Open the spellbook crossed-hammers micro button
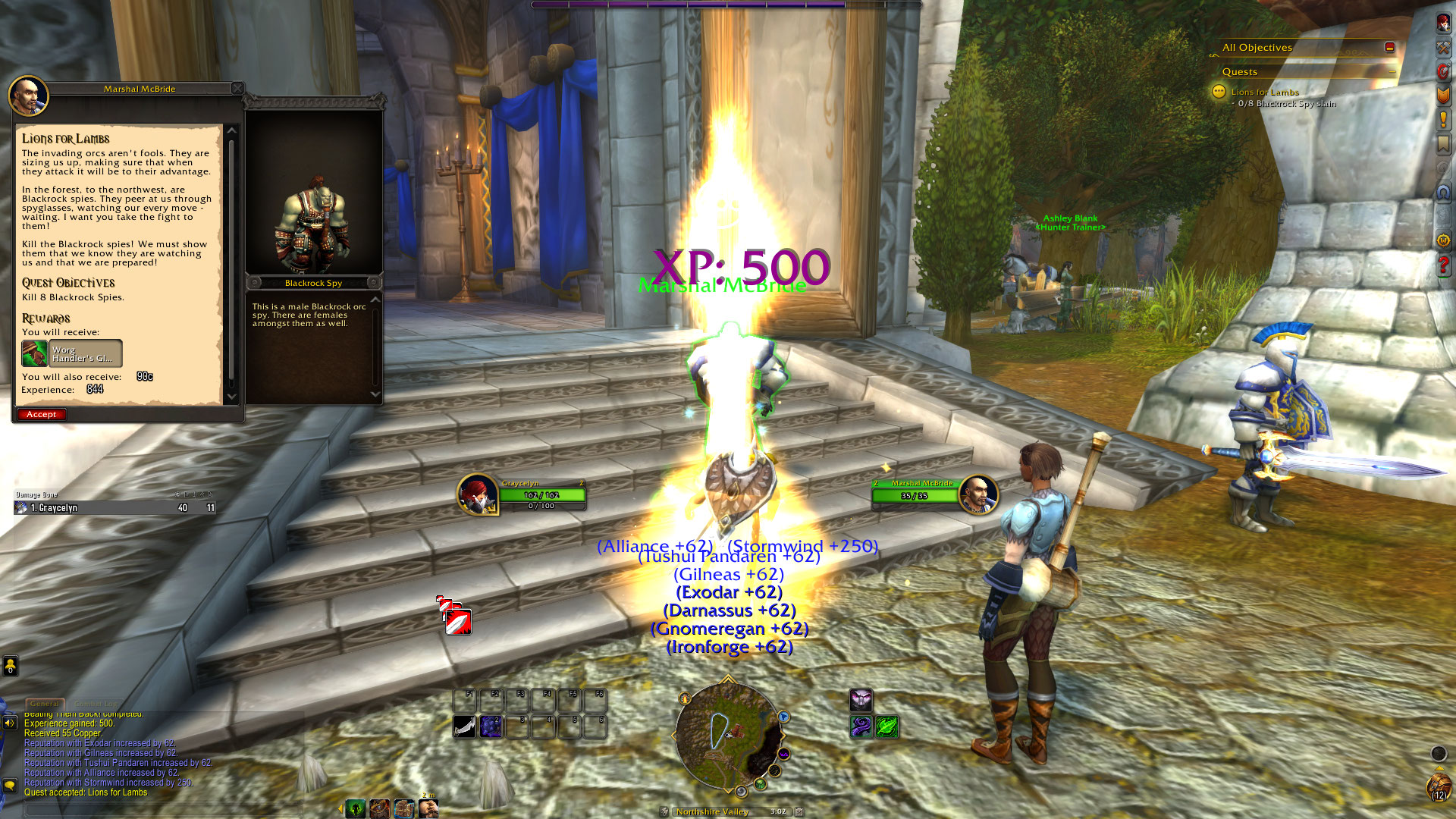Screen dimensions: 1456x819 pos(1443,47)
